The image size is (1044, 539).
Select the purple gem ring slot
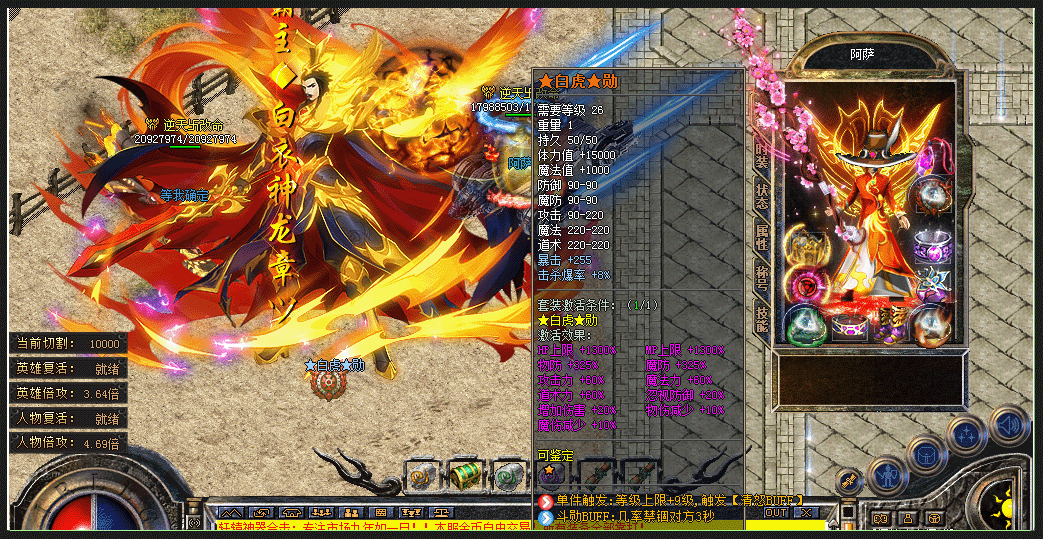930,244
